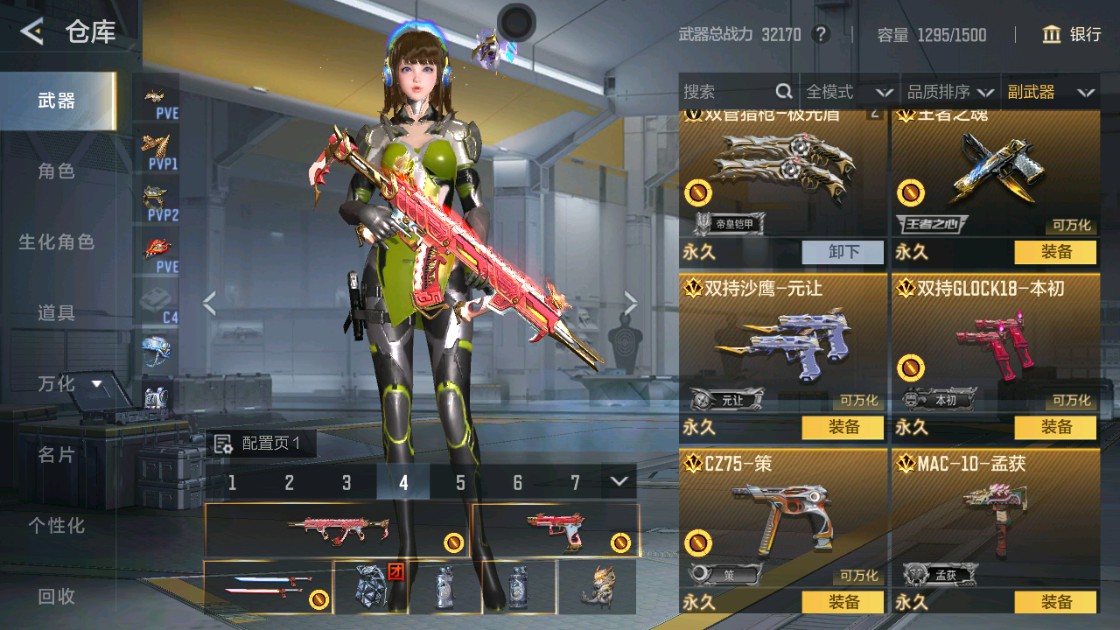Open the 全模式 mode dropdown
The image size is (1120, 630).
click(x=848, y=92)
